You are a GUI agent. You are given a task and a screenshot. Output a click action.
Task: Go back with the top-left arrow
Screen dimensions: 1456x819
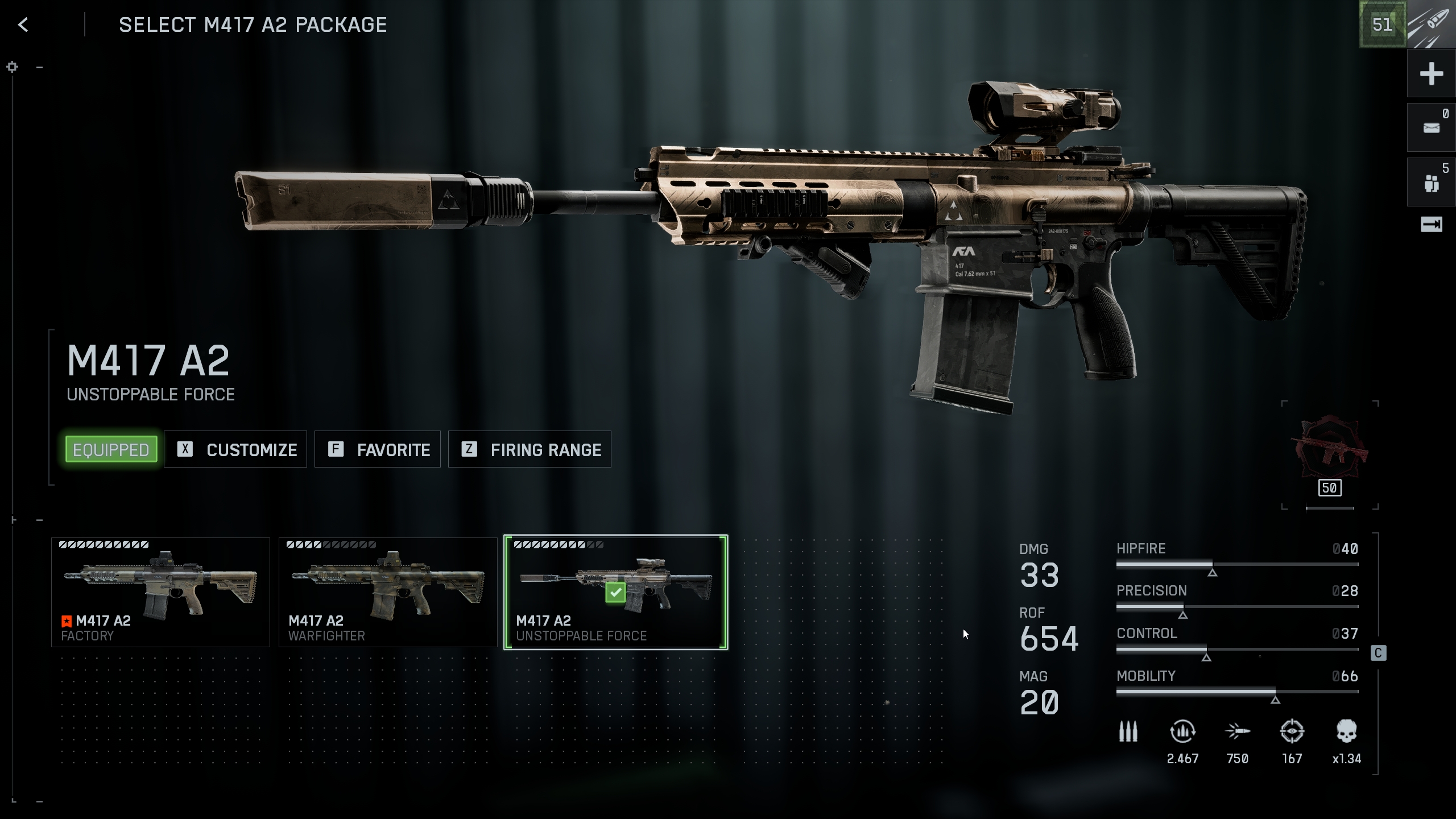pyautogui.click(x=23, y=24)
